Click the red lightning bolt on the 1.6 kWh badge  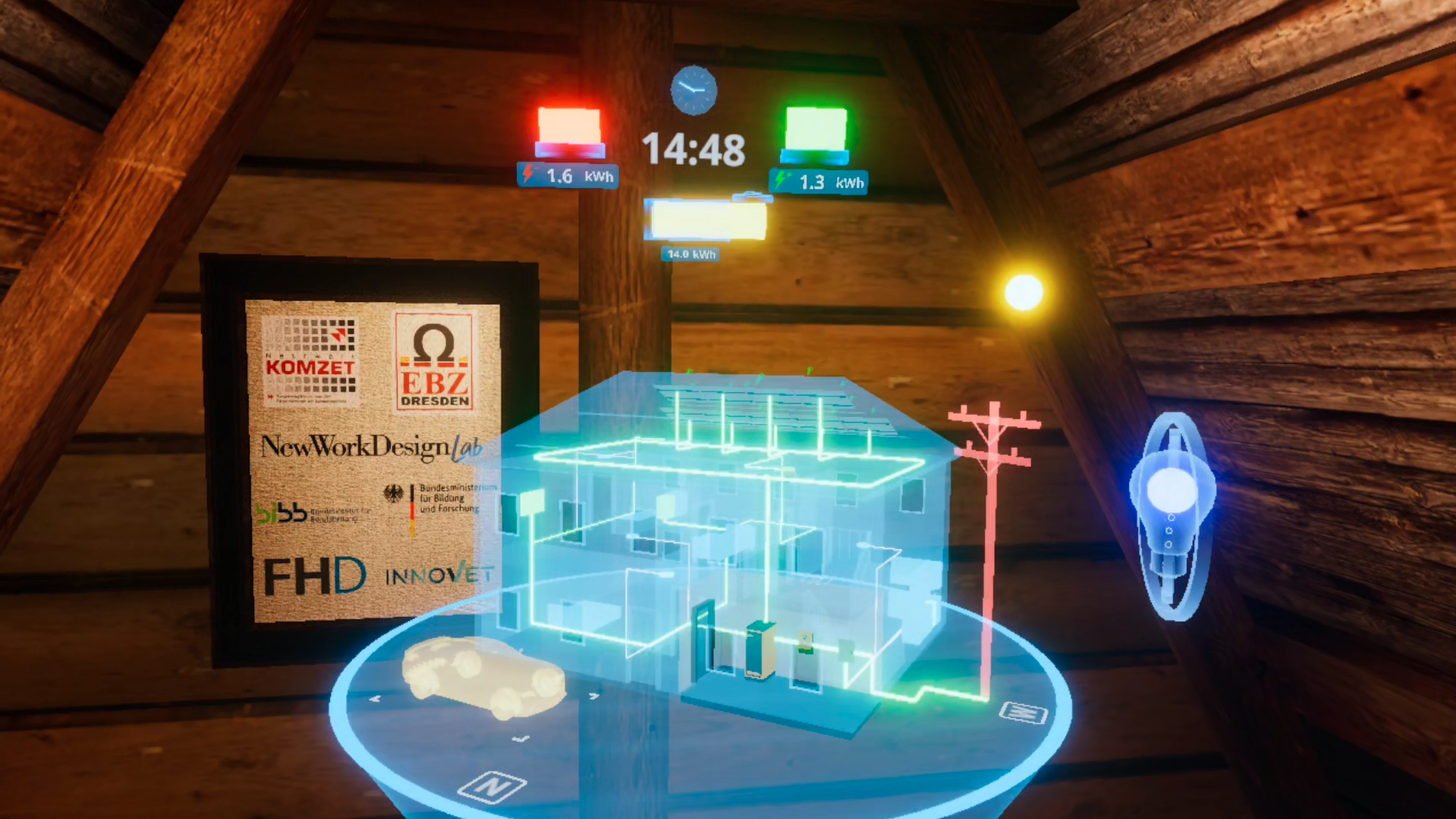tap(530, 175)
